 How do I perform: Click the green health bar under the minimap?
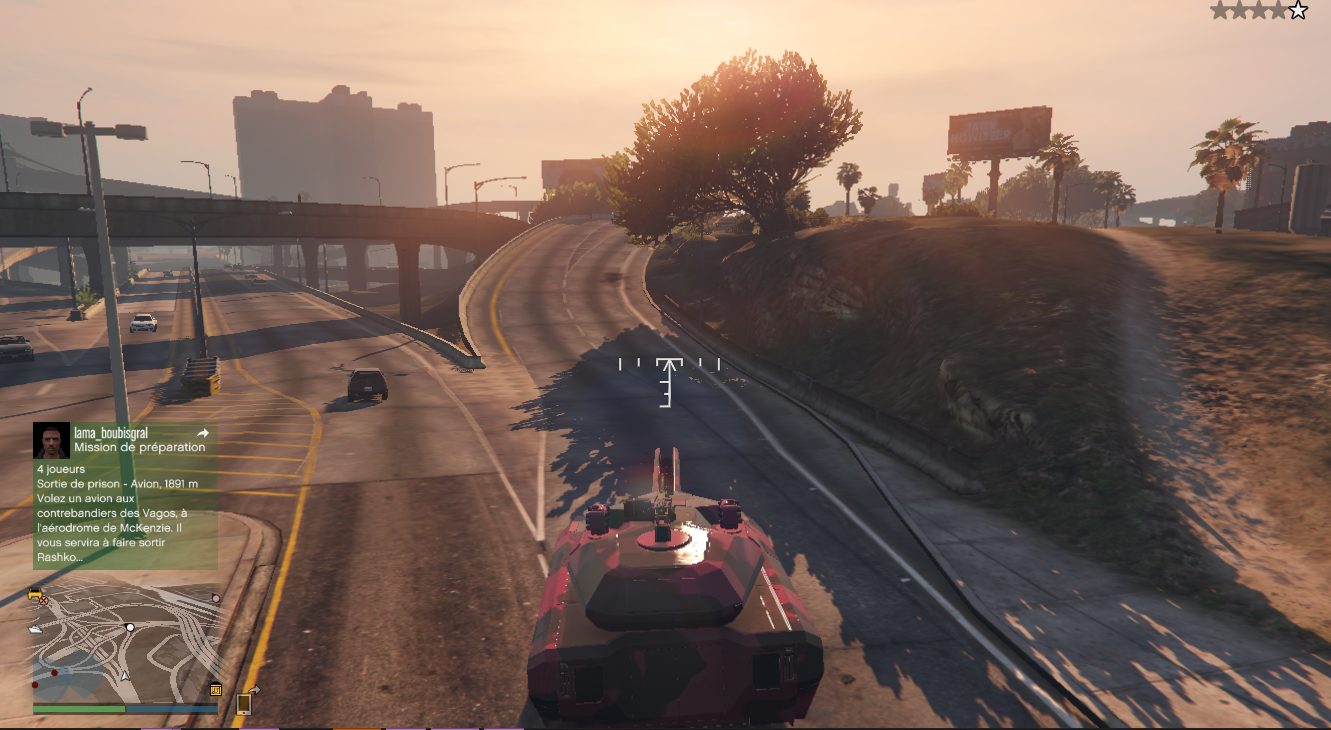[x=79, y=709]
